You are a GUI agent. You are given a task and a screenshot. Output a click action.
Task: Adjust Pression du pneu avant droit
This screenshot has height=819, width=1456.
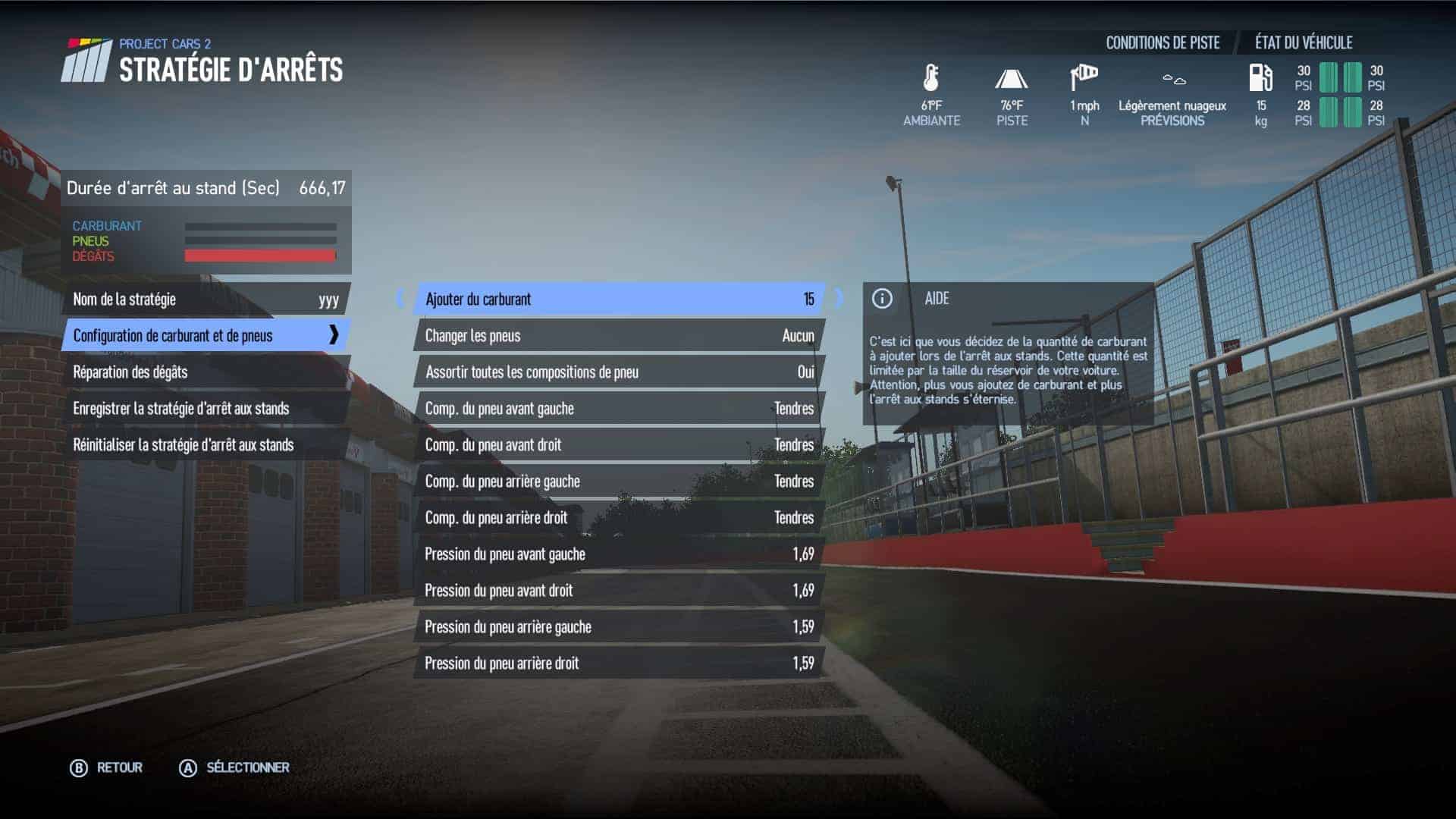tap(619, 591)
